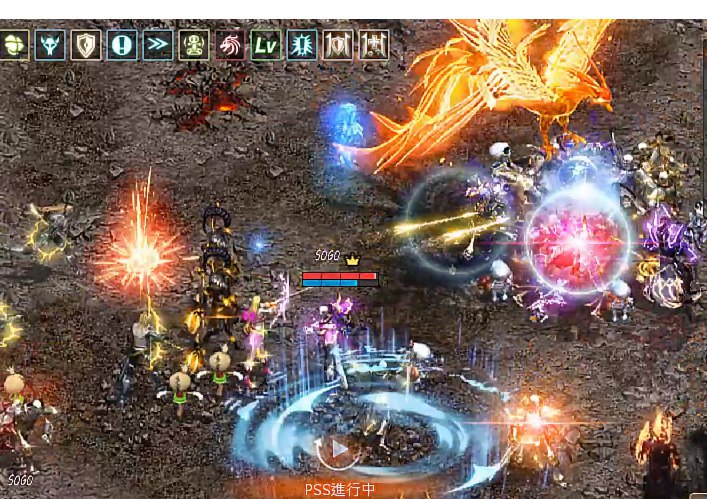This screenshot has width=707, height=499.
Task: Toggle the PSS auto-play button
Action: pos(339,447)
